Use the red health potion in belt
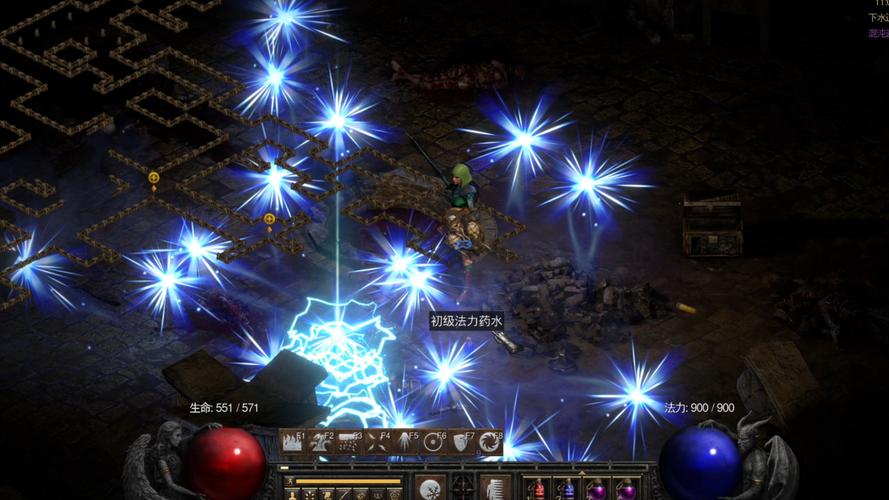This screenshot has height=500, width=889. click(540, 489)
